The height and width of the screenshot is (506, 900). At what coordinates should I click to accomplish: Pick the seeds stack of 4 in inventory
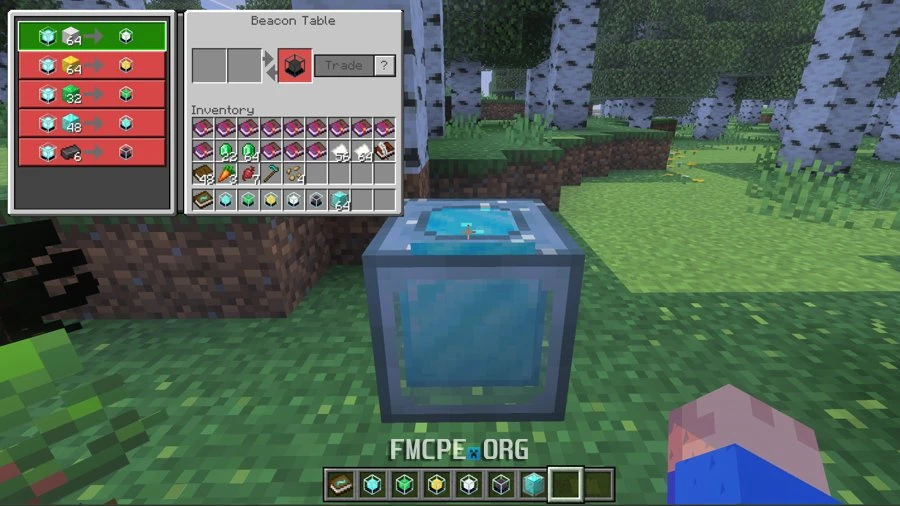pos(293,174)
